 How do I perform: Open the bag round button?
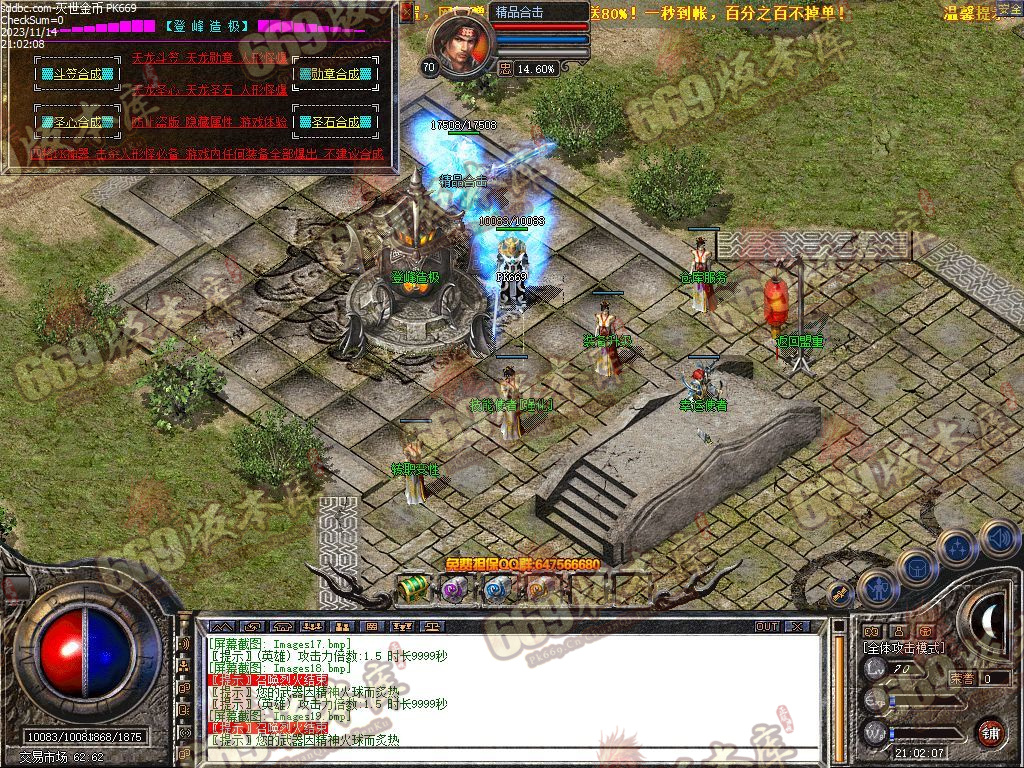click(x=916, y=568)
